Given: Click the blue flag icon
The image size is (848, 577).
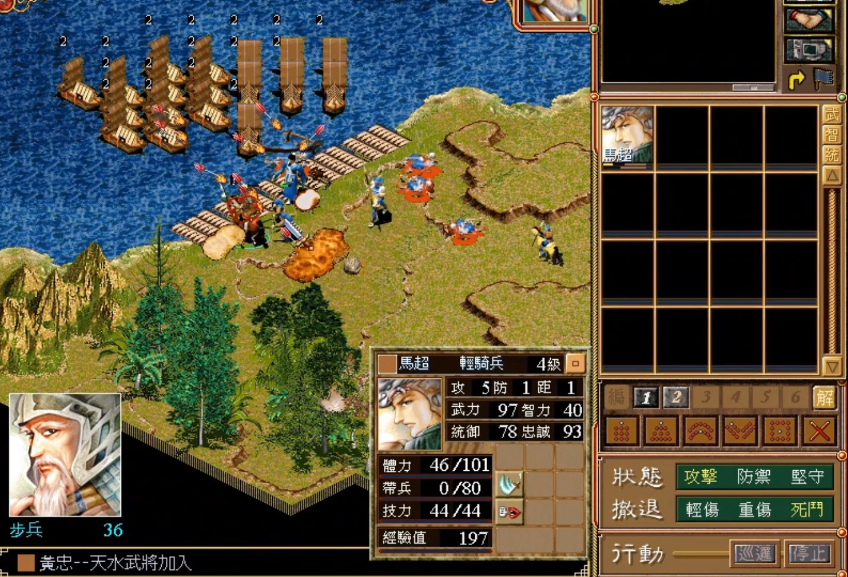Looking at the screenshot, I should pyautogui.click(x=823, y=79).
